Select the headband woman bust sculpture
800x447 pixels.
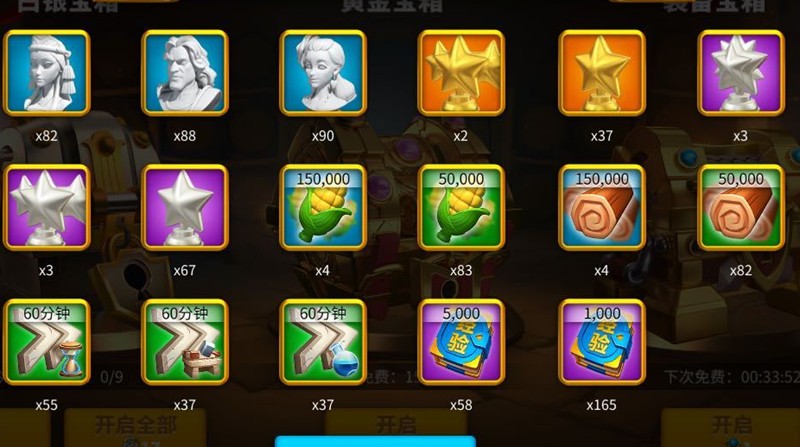coord(47,72)
